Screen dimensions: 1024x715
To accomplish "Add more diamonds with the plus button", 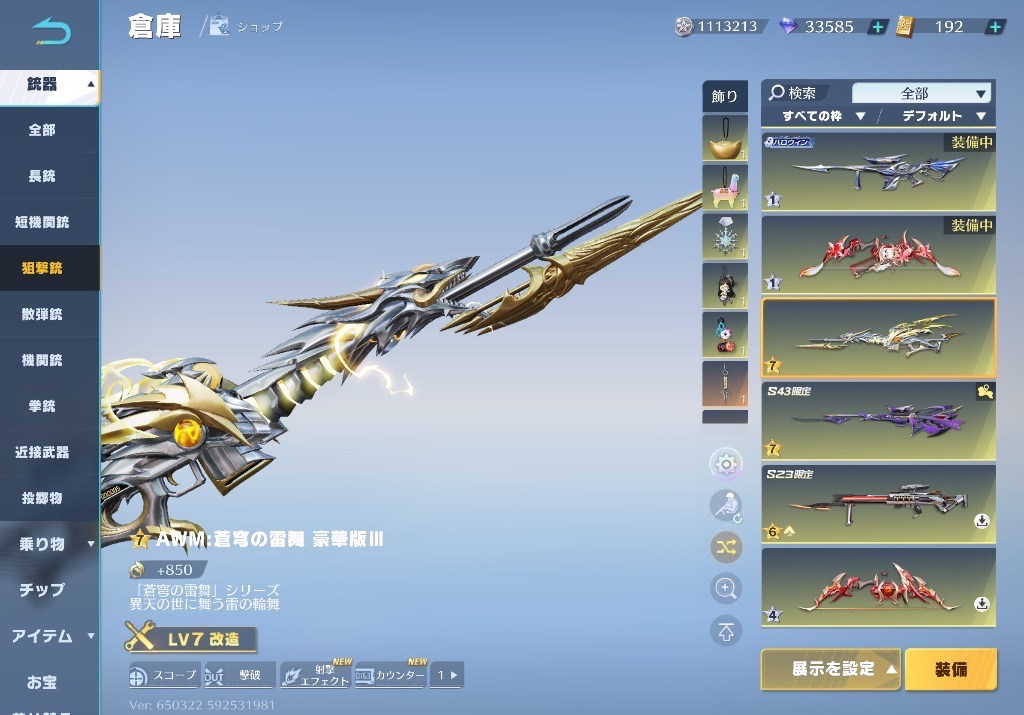I will pyautogui.click(x=877, y=27).
